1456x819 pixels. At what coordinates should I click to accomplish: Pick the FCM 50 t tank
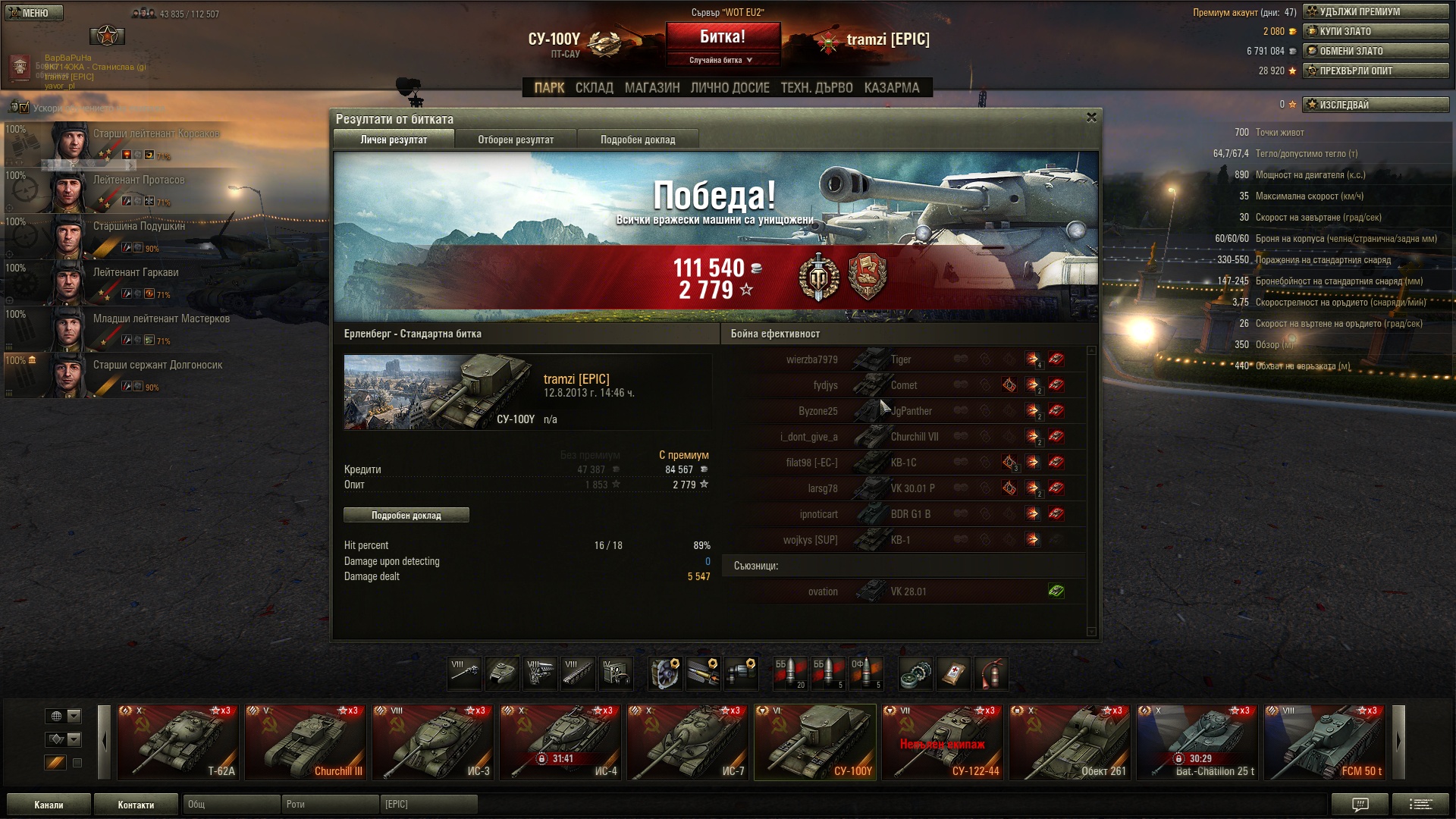click(x=1325, y=742)
